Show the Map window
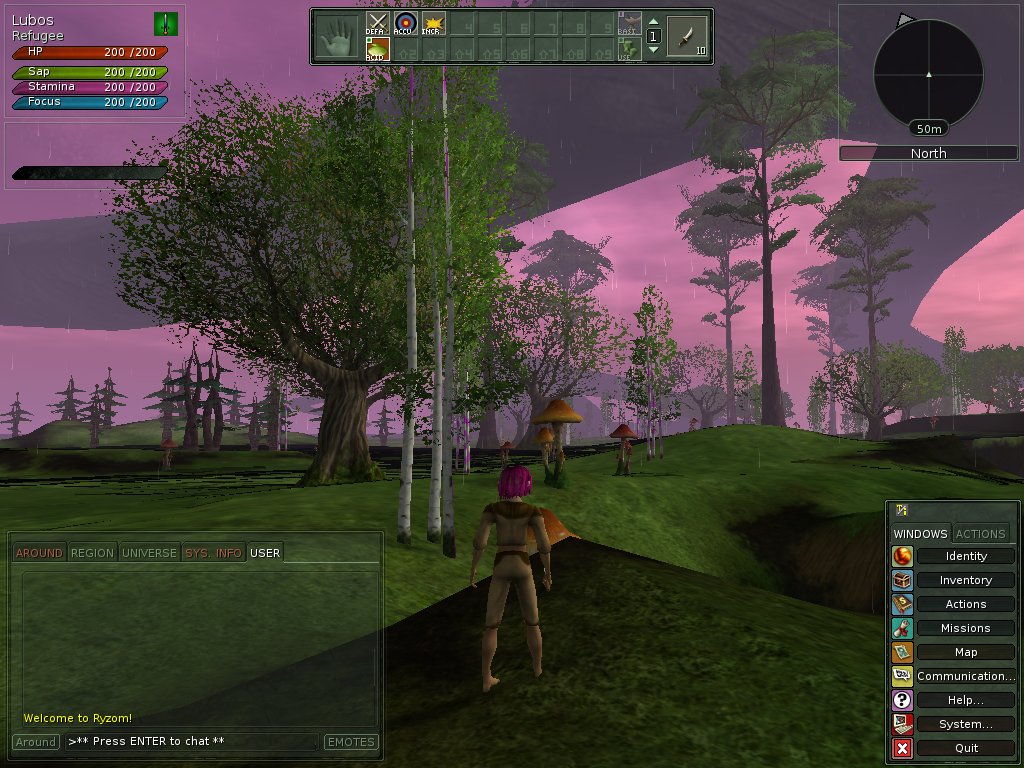 click(965, 652)
